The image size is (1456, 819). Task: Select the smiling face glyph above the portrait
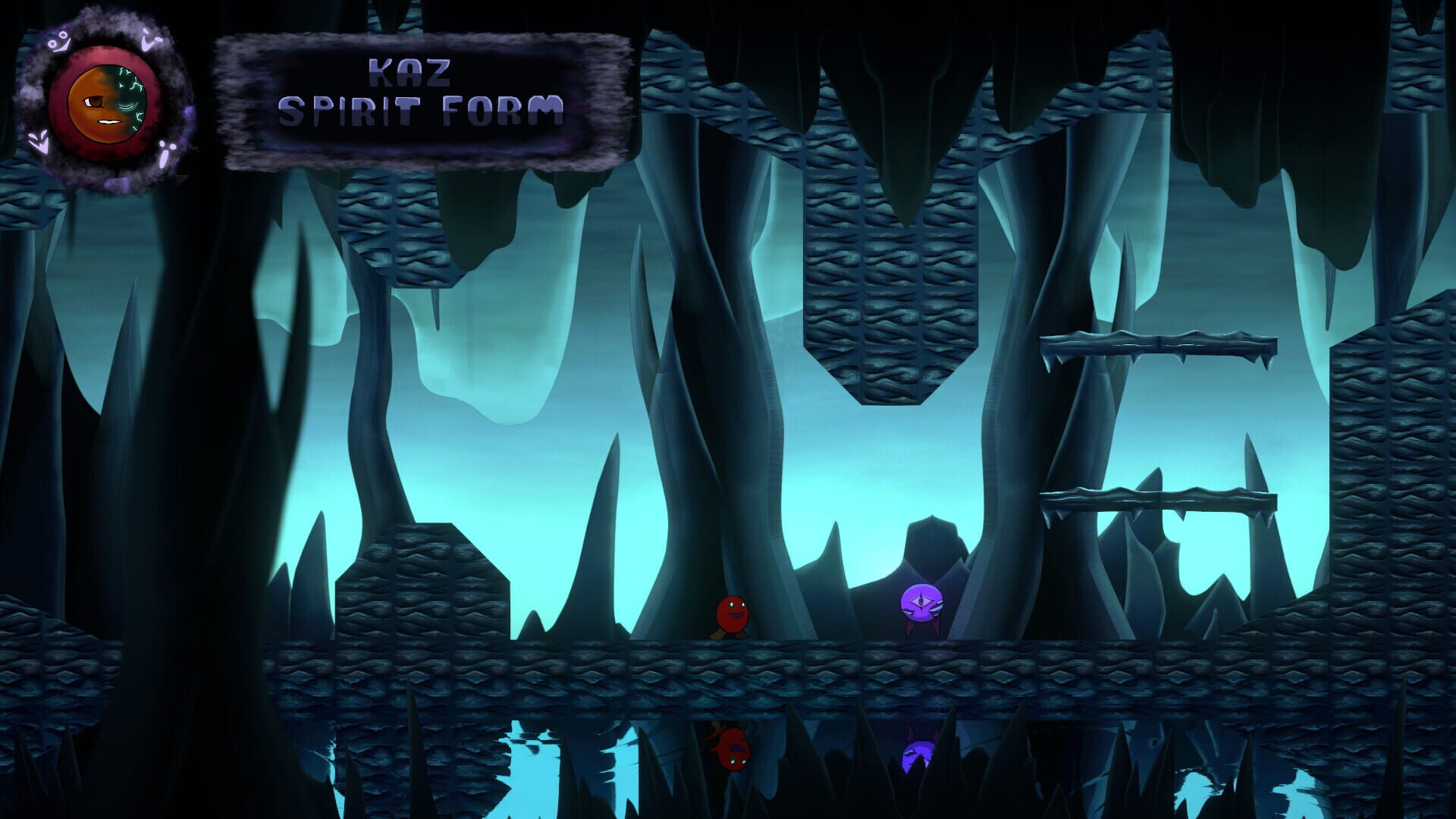(x=58, y=39)
